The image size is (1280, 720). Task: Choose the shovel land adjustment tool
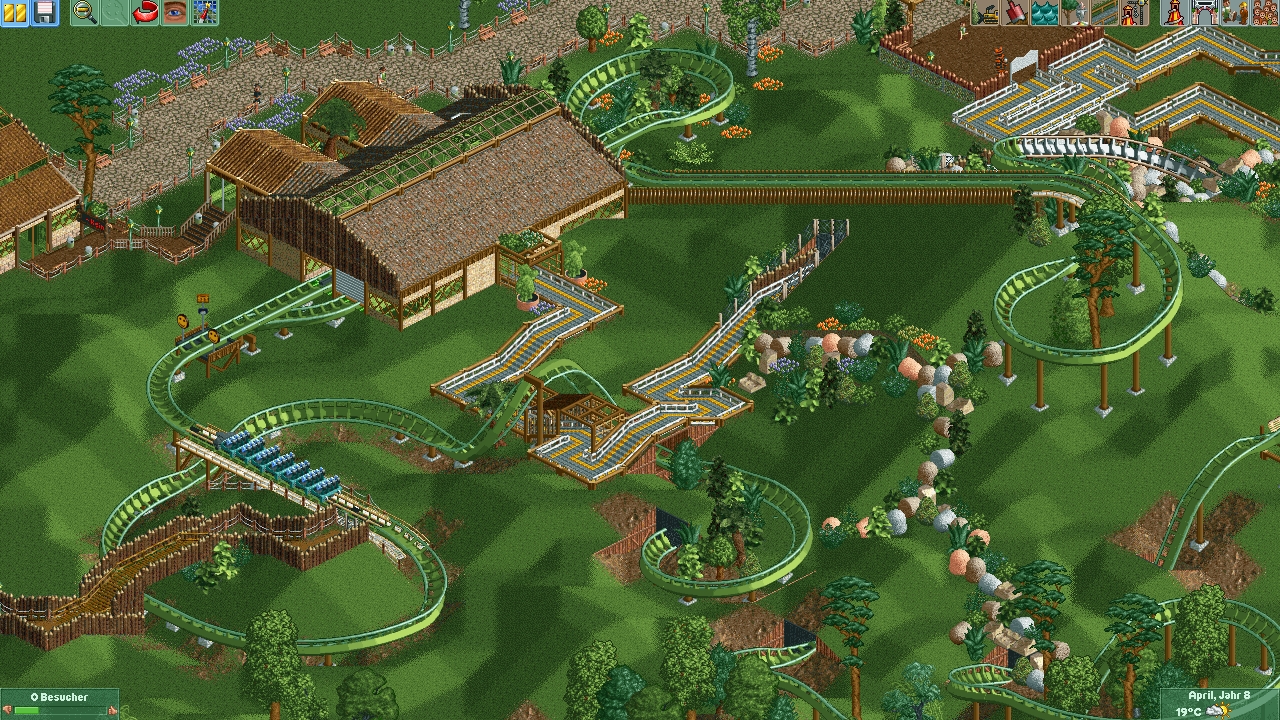(x=1015, y=12)
